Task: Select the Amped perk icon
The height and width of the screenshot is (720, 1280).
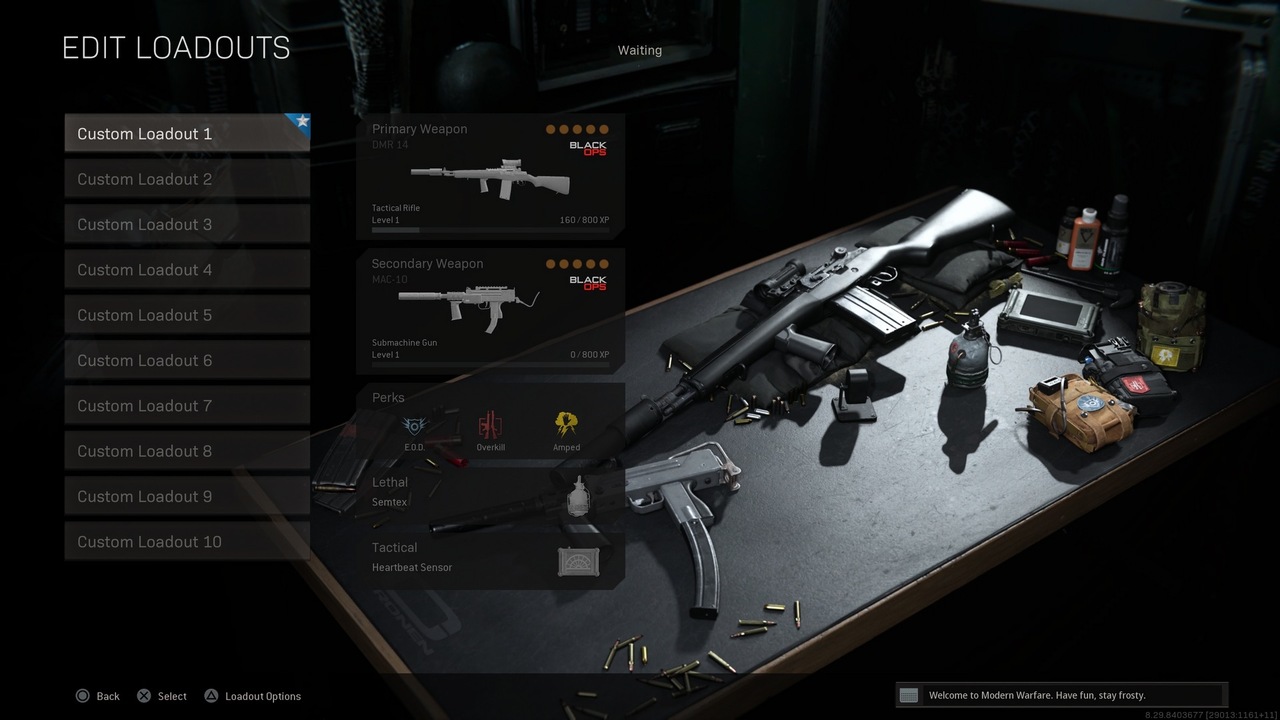Action: (565, 425)
